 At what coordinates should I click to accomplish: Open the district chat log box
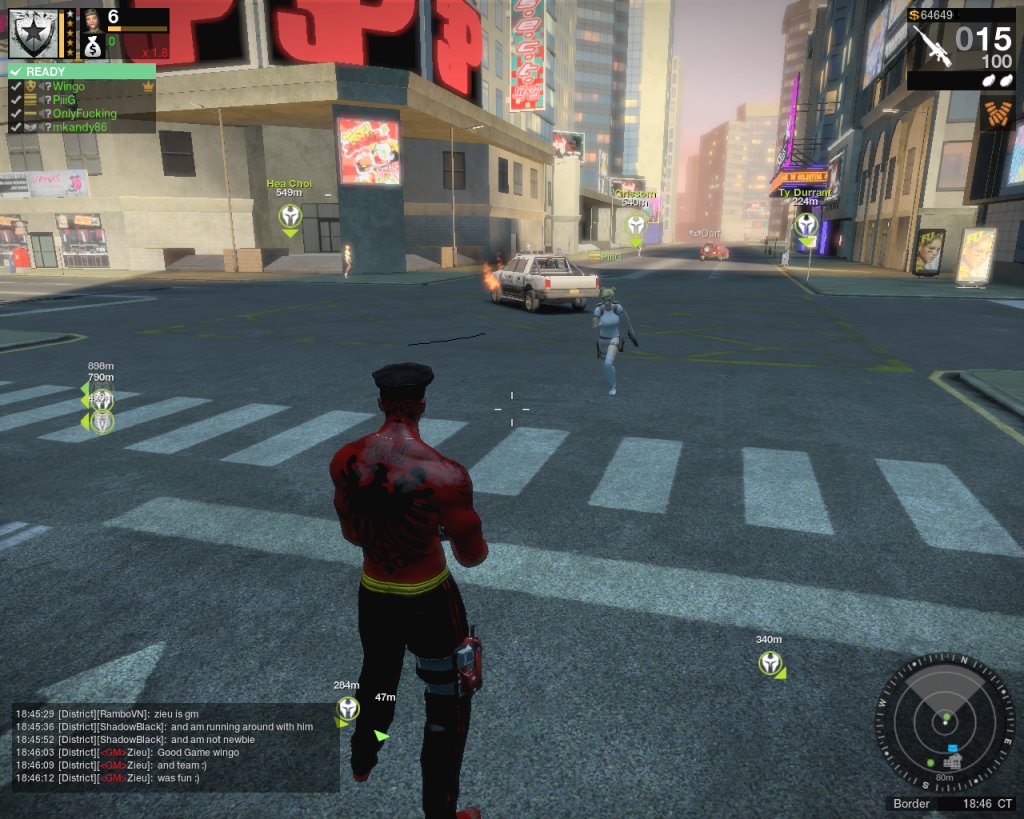click(x=175, y=747)
